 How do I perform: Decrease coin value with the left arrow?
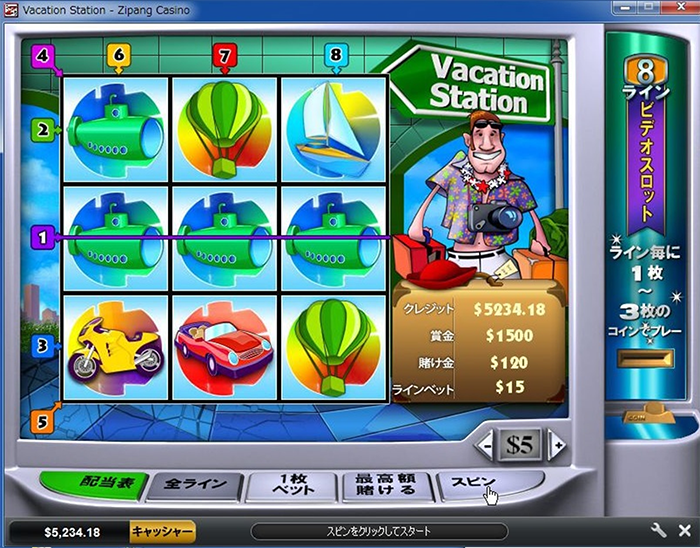tap(484, 445)
